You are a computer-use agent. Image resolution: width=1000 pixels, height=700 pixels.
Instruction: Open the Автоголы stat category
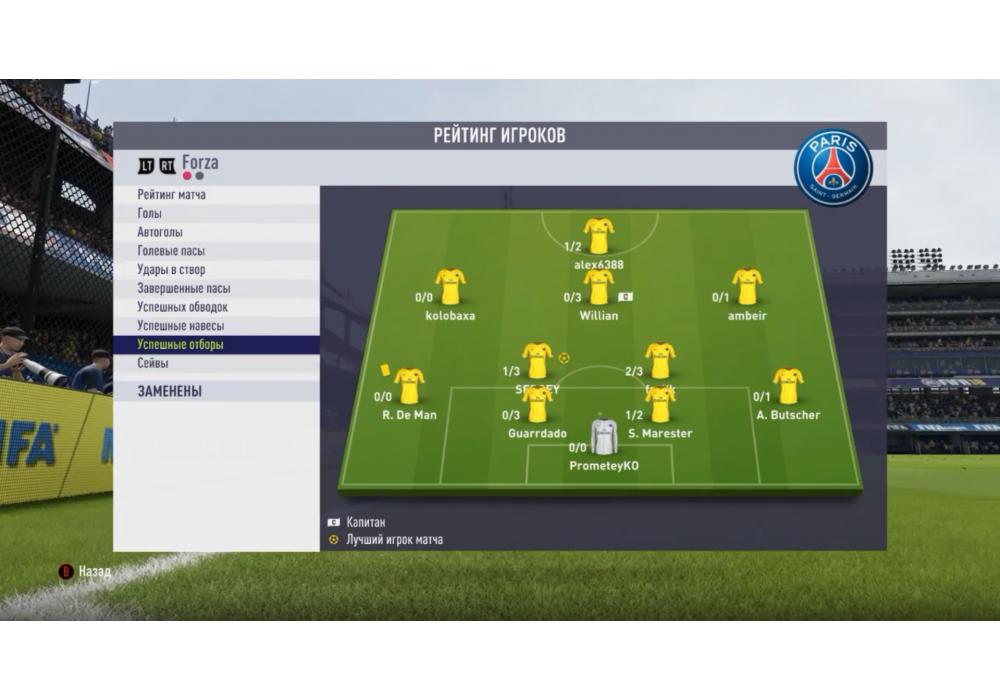click(160, 232)
